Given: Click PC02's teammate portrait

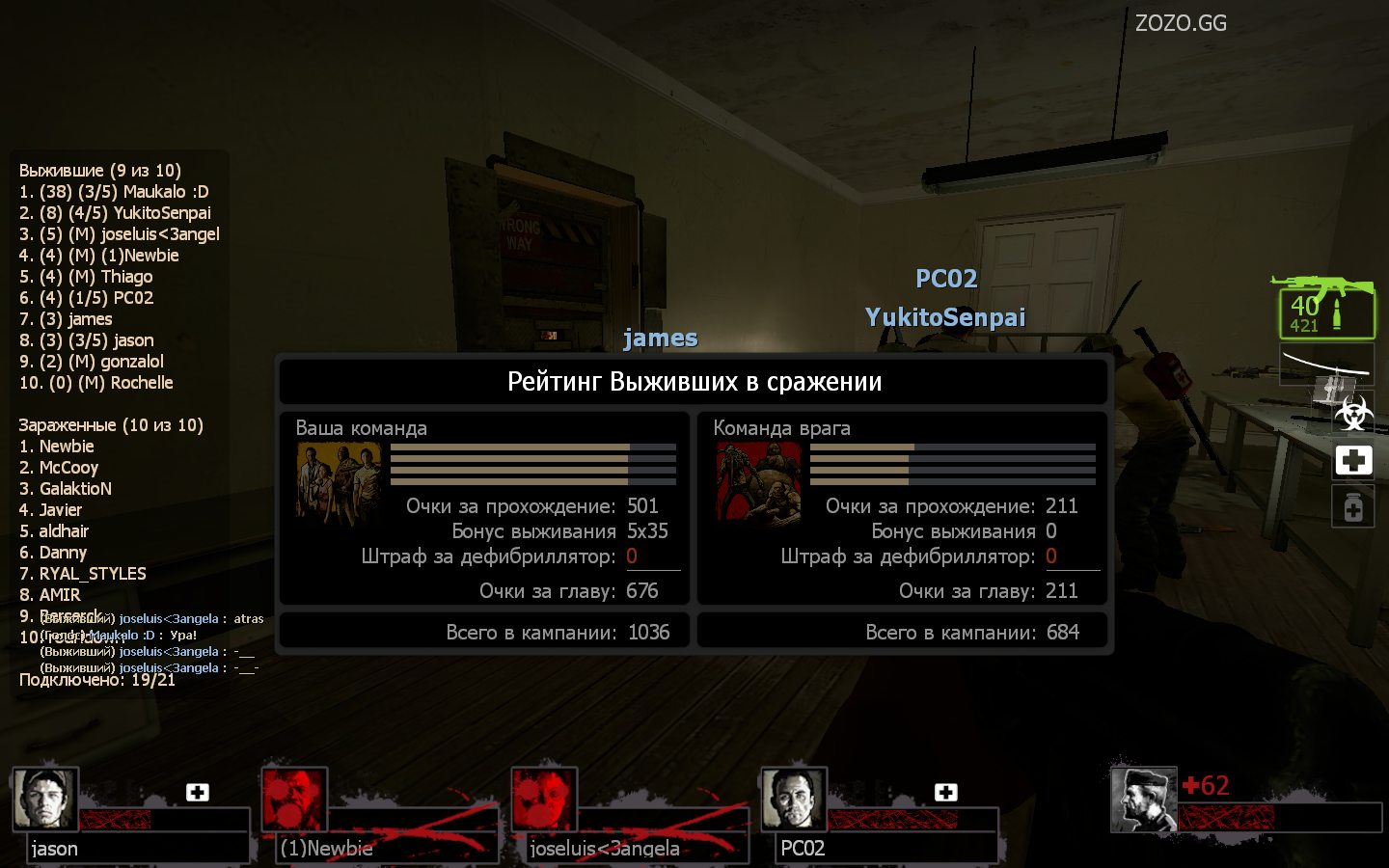Looking at the screenshot, I should coord(794,799).
